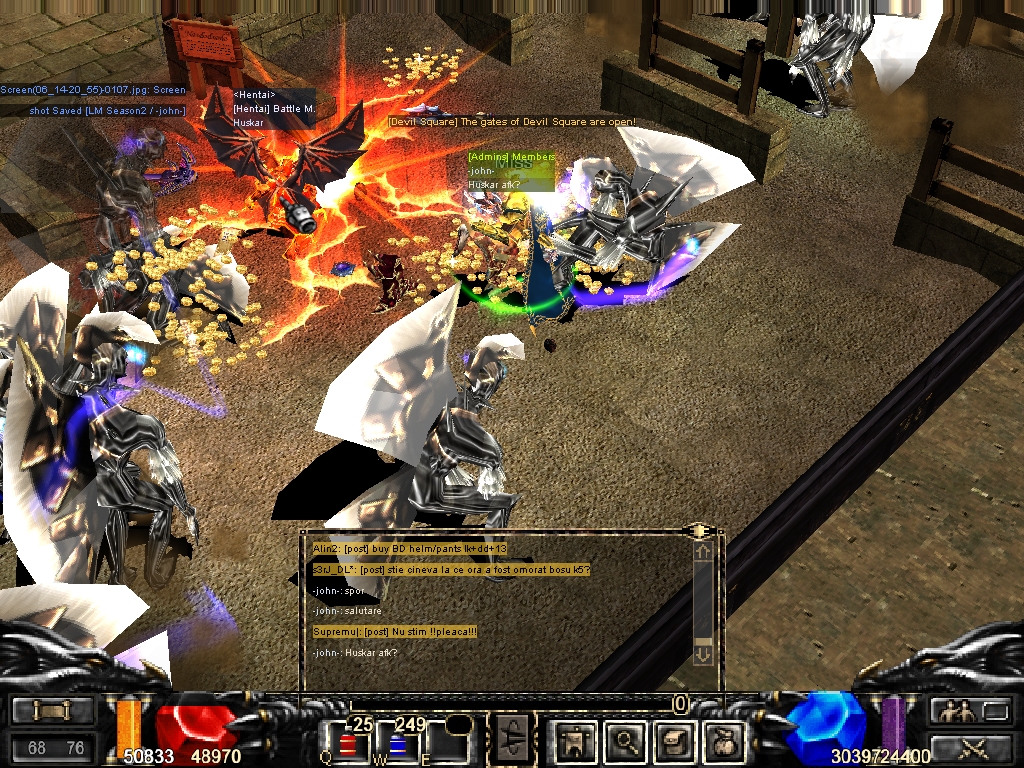The height and width of the screenshot is (768, 1024).
Task: Select Supremu's "Nu stim" chat message
Action: [x=395, y=632]
